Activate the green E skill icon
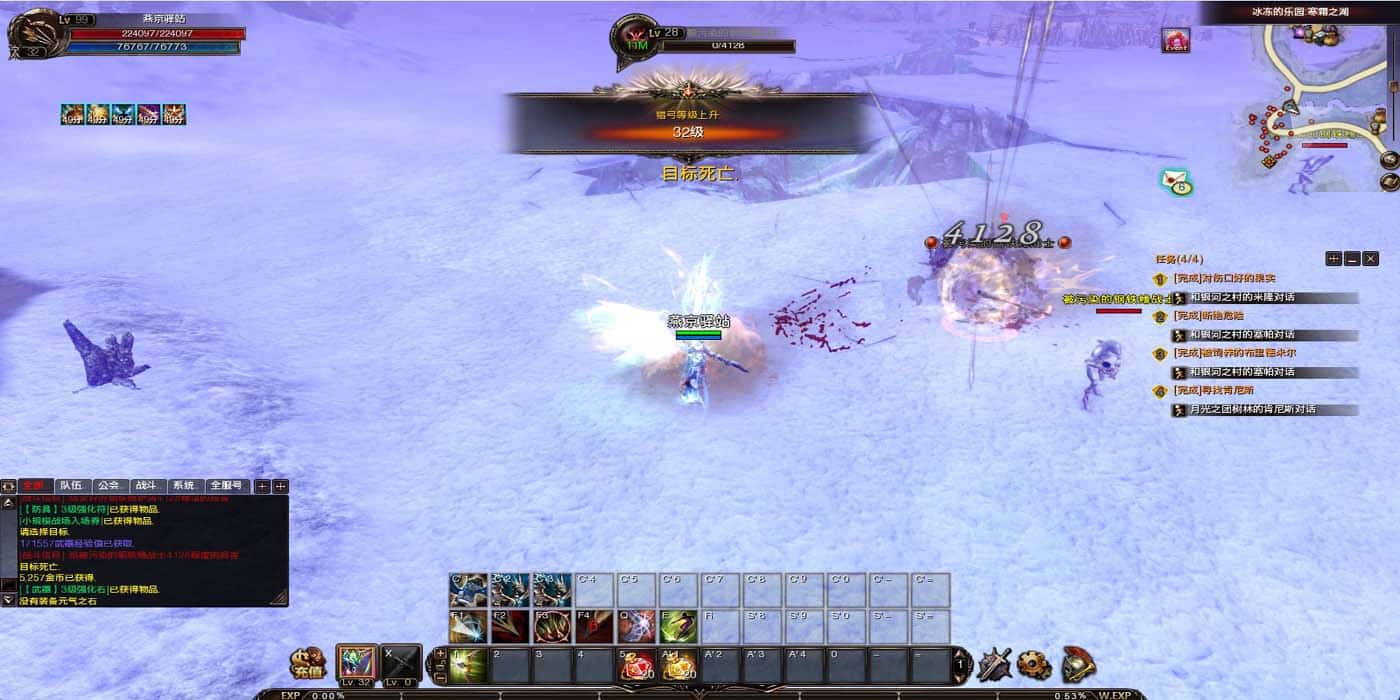1400x700 pixels. coord(678,627)
